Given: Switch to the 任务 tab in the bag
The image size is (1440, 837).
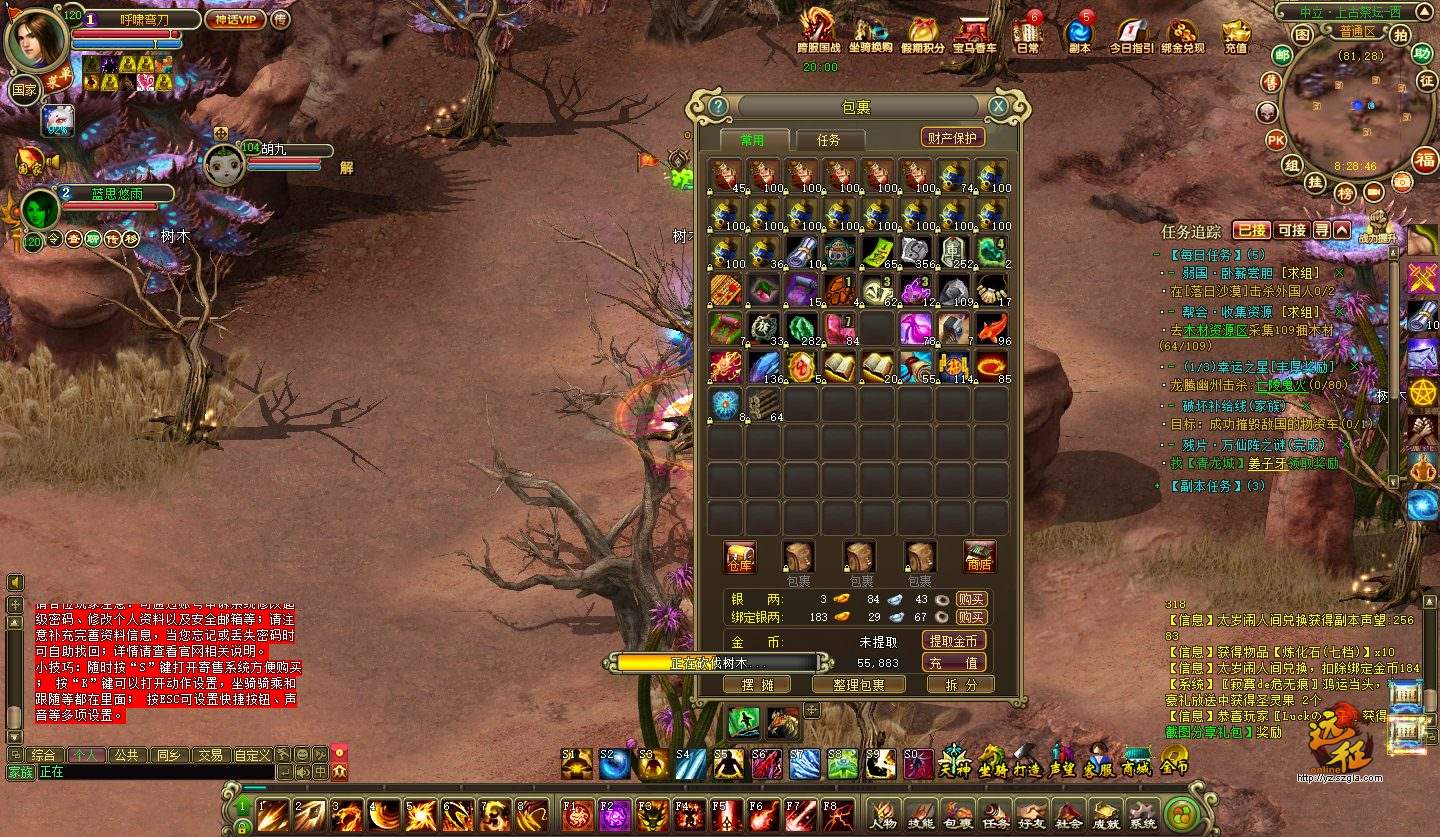Looking at the screenshot, I should pos(828,140).
